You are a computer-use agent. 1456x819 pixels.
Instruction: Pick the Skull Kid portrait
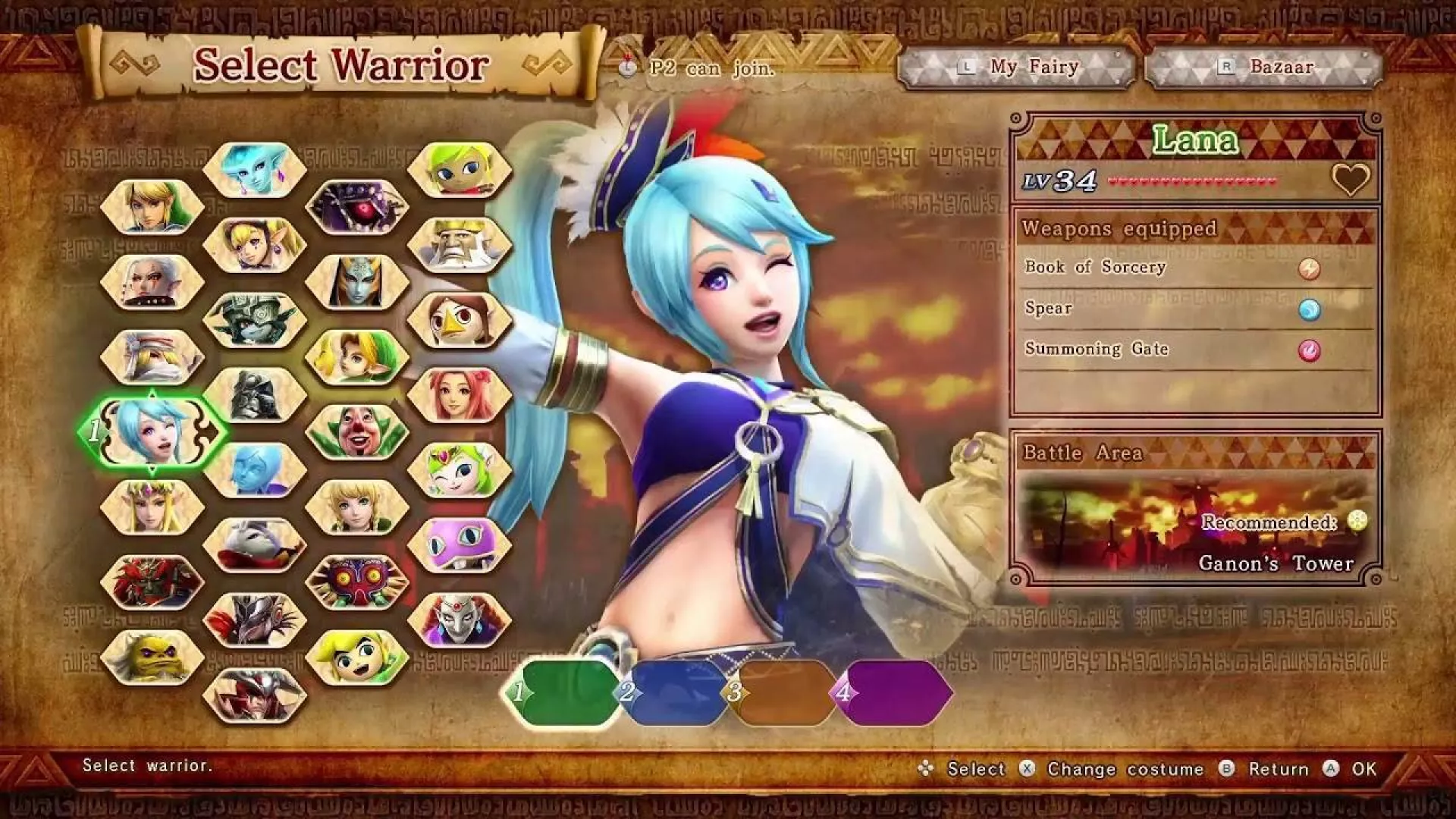357,582
